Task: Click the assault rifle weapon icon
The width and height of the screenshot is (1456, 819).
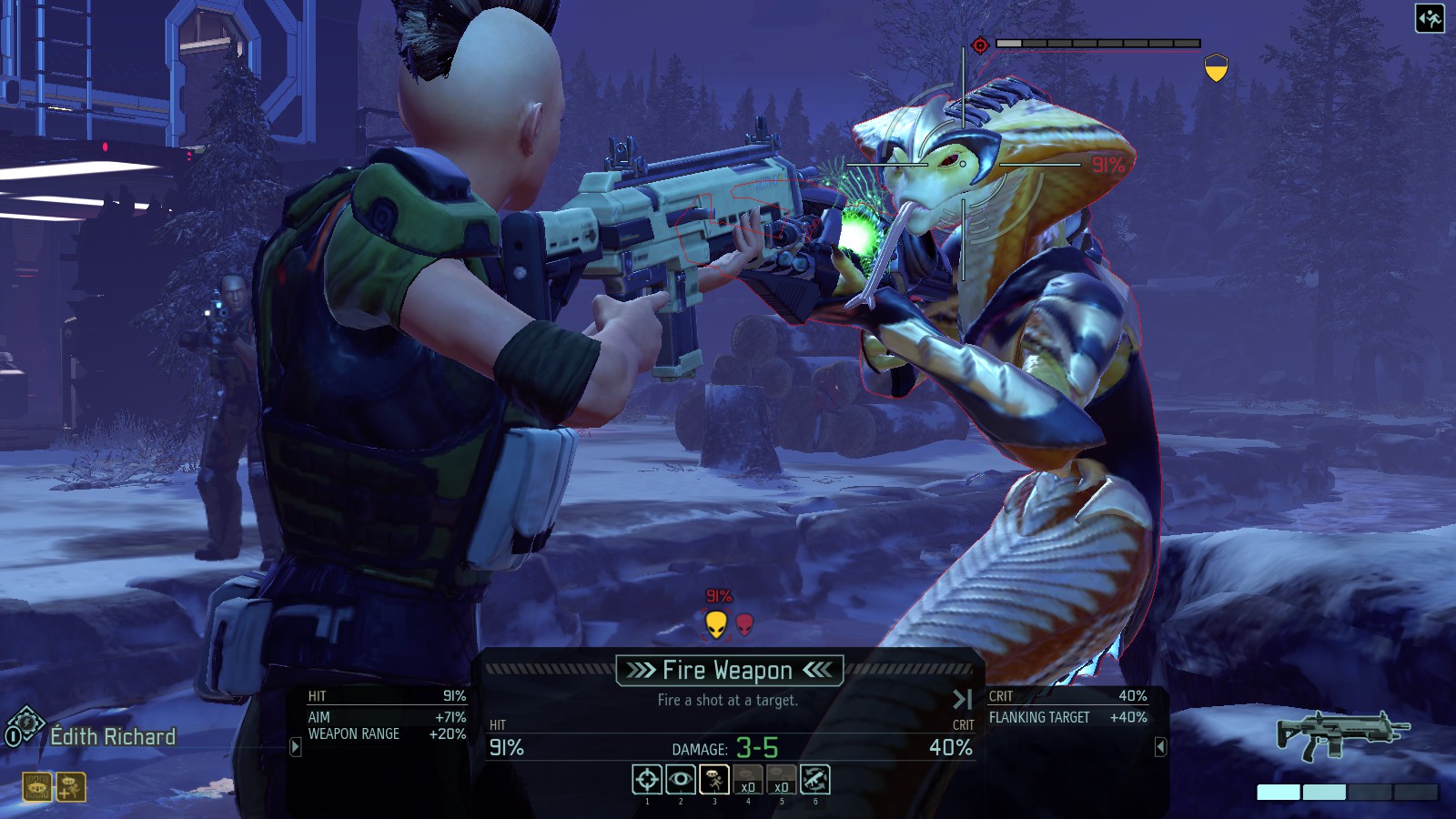Action: tap(1342, 734)
